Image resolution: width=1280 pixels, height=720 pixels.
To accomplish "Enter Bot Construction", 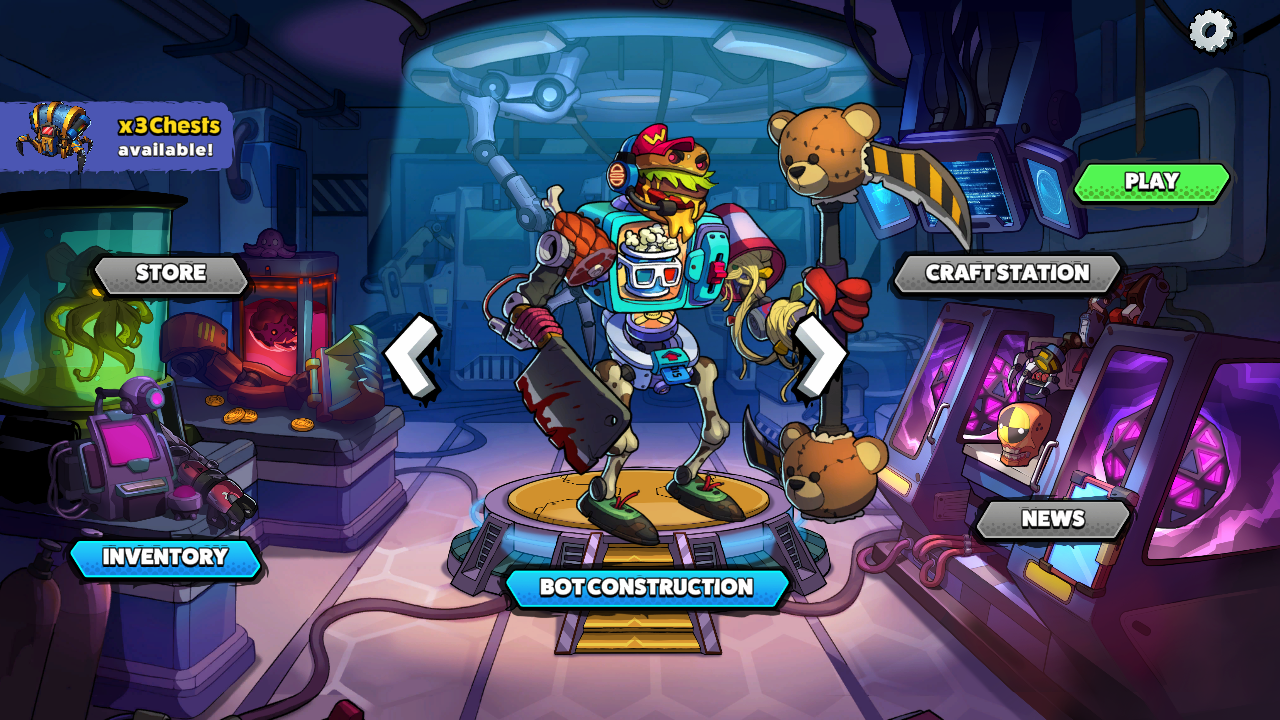I will pyautogui.click(x=646, y=587).
